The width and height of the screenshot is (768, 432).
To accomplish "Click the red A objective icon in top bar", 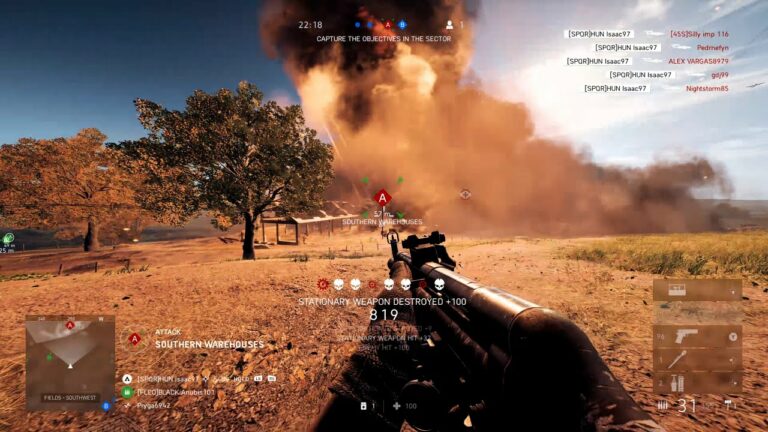I will click(388, 24).
